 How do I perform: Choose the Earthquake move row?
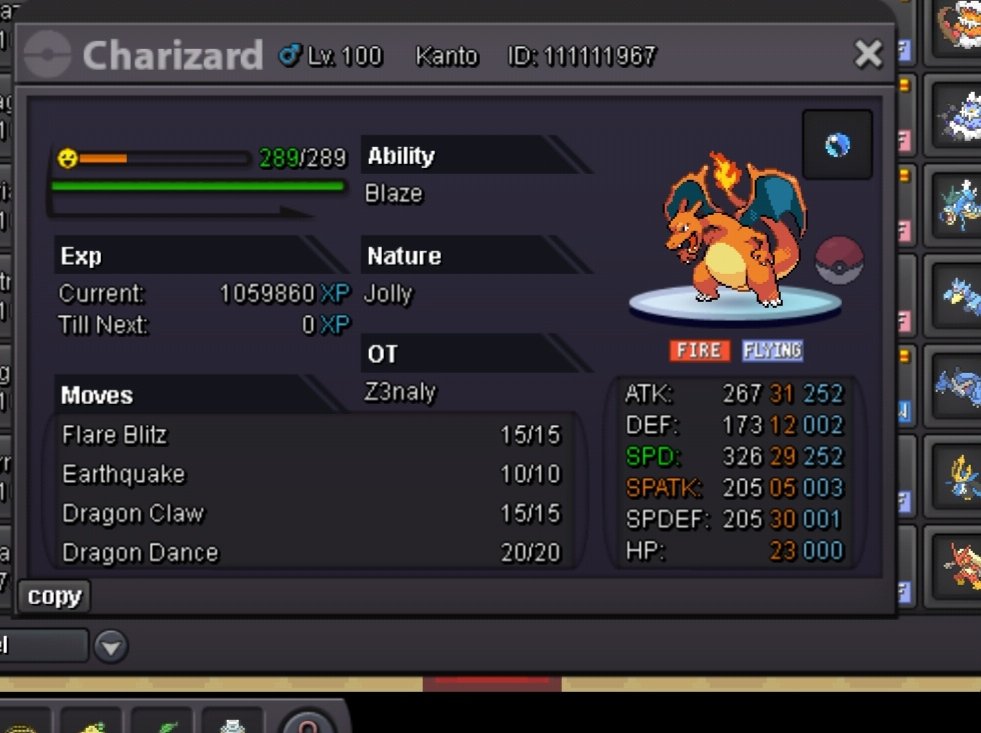[312, 474]
